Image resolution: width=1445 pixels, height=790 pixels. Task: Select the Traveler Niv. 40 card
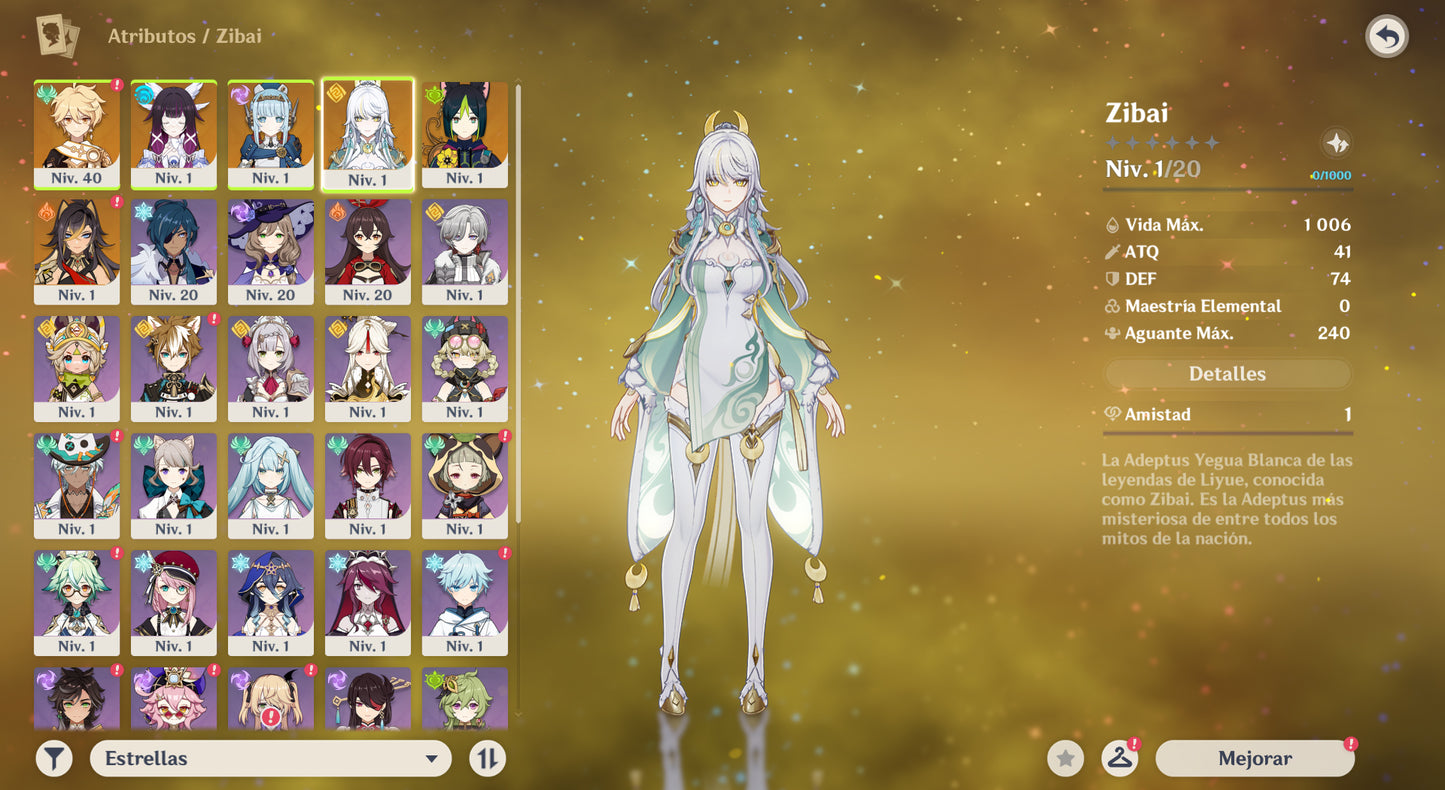coord(76,134)
